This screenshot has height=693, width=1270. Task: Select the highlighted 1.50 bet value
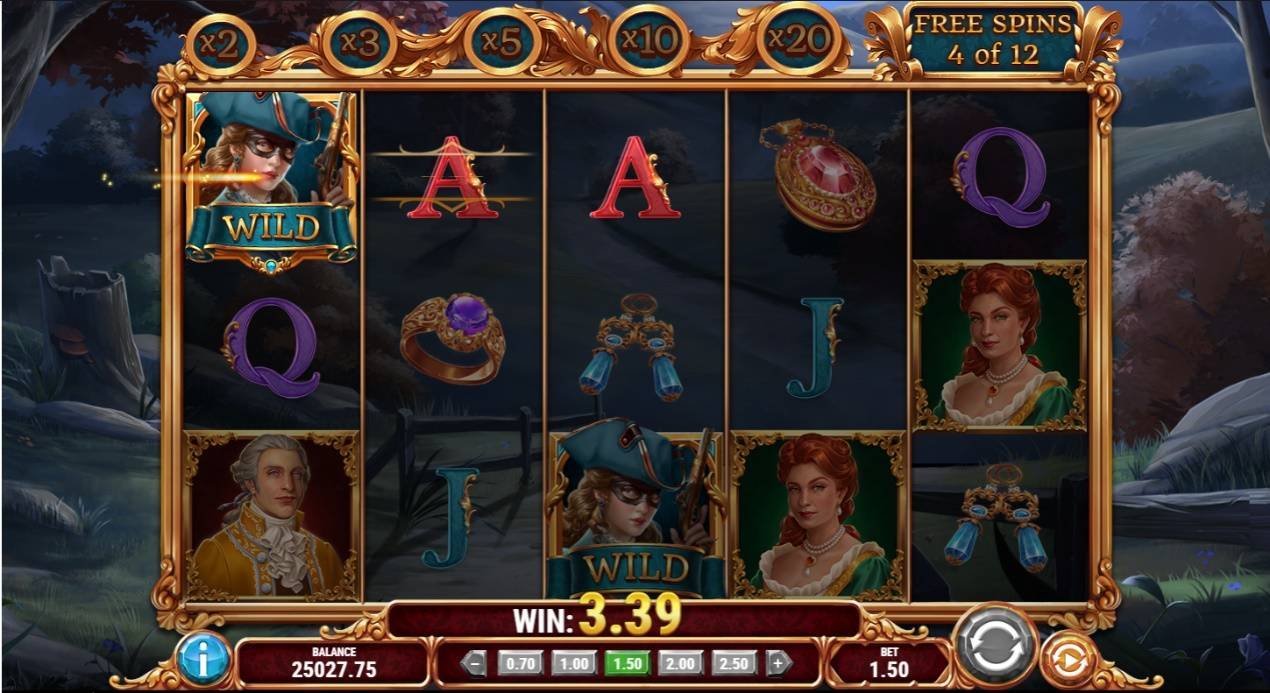pos(627,662)
